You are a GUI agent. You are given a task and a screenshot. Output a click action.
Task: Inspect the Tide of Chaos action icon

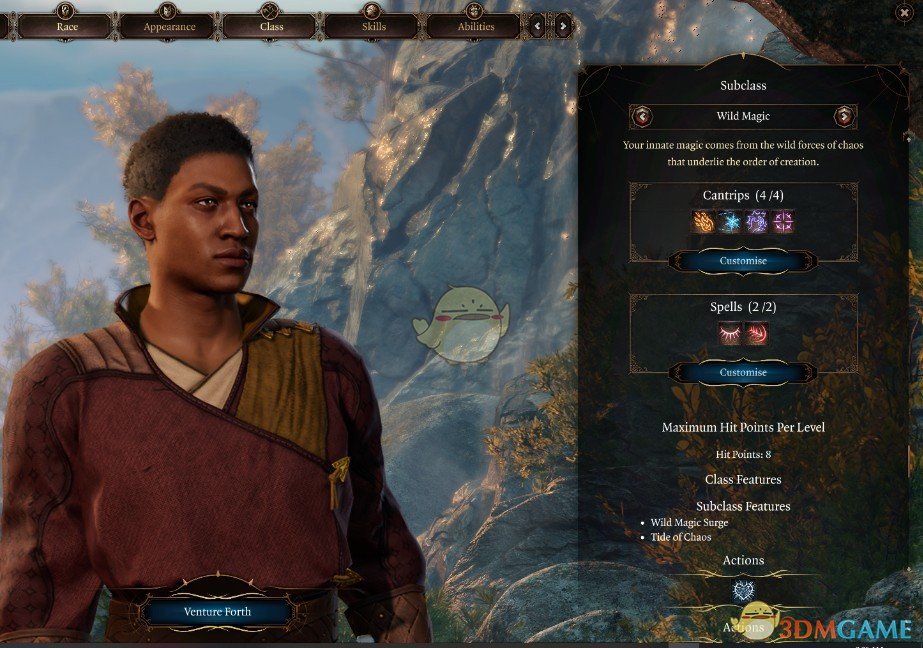743,590
